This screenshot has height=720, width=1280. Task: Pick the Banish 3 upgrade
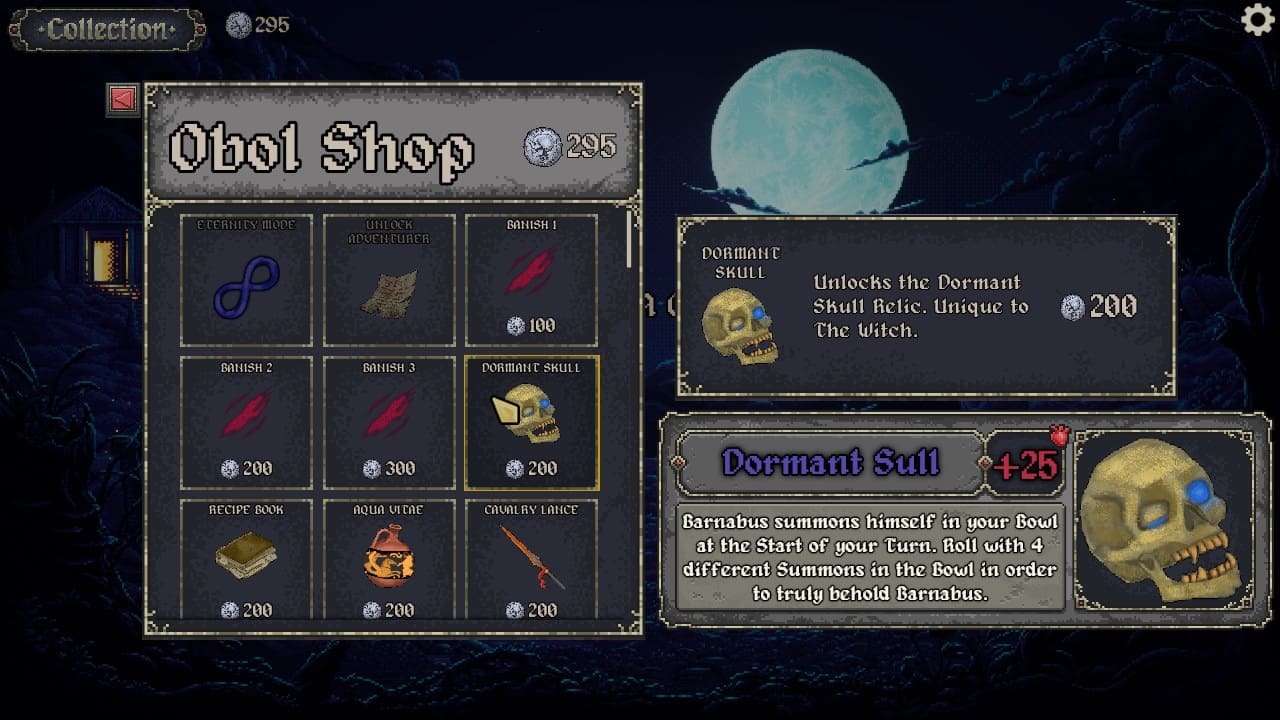[x=389, y=423]
